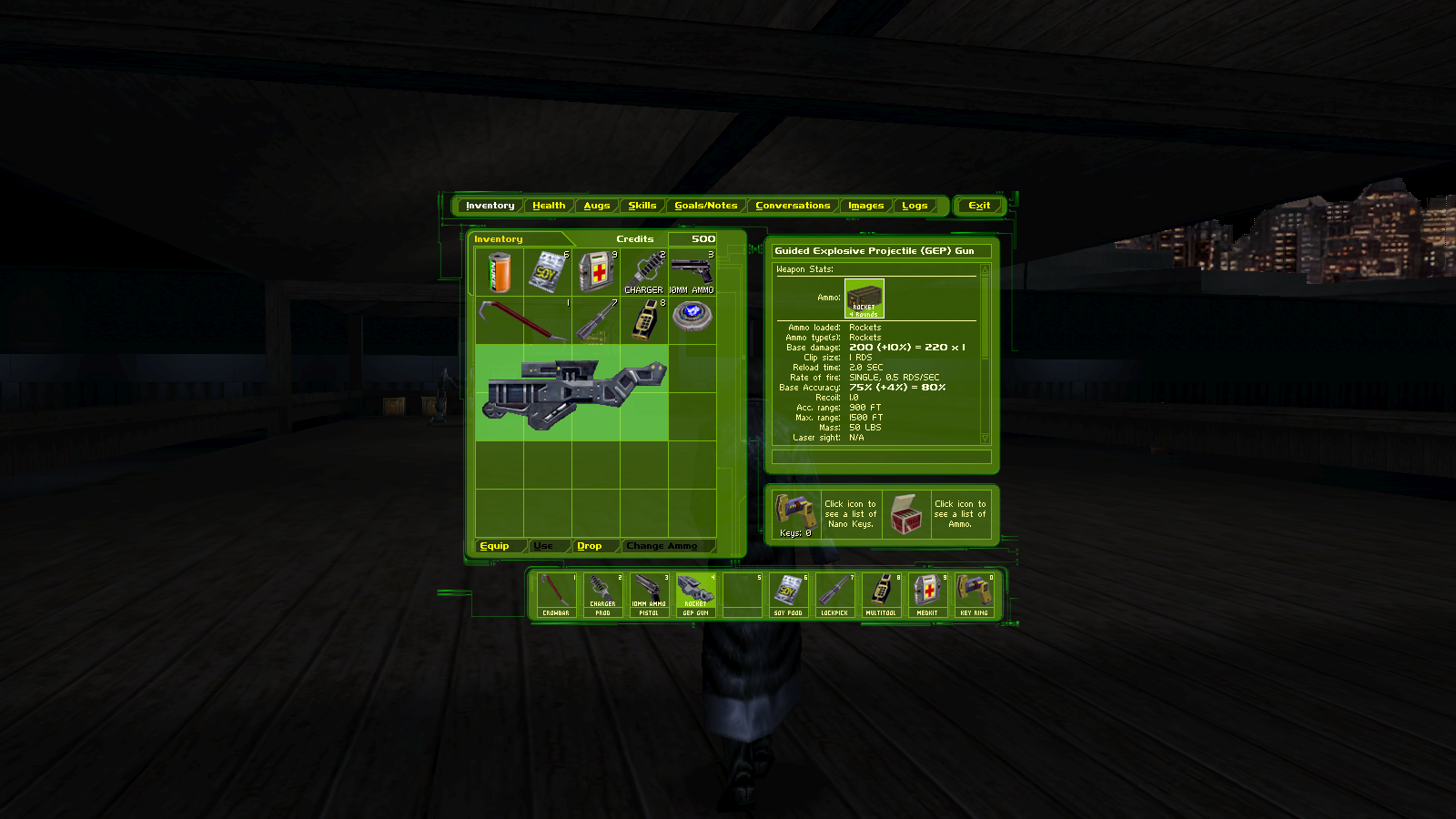View the Logs tab

click(x=915, y=206)
